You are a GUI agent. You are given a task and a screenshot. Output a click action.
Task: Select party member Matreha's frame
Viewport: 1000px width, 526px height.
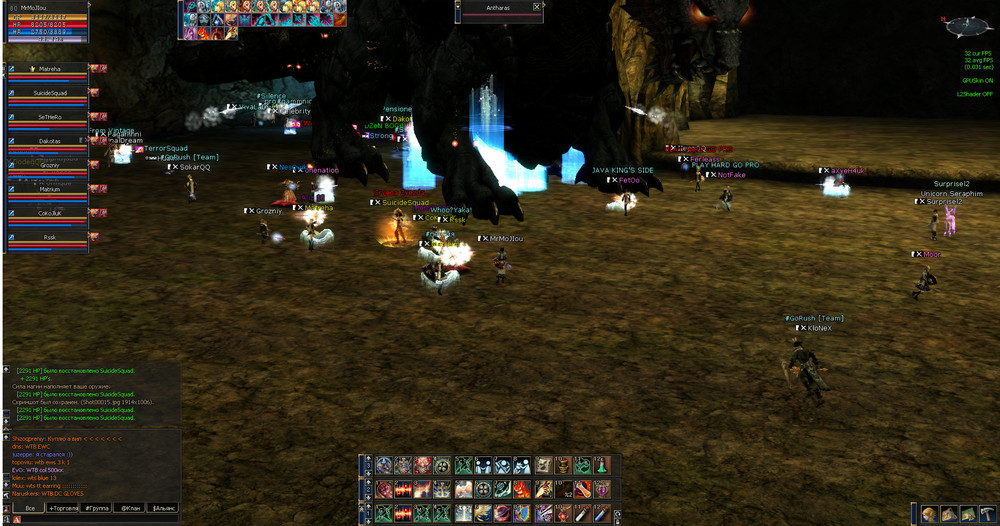coord(50,70)
